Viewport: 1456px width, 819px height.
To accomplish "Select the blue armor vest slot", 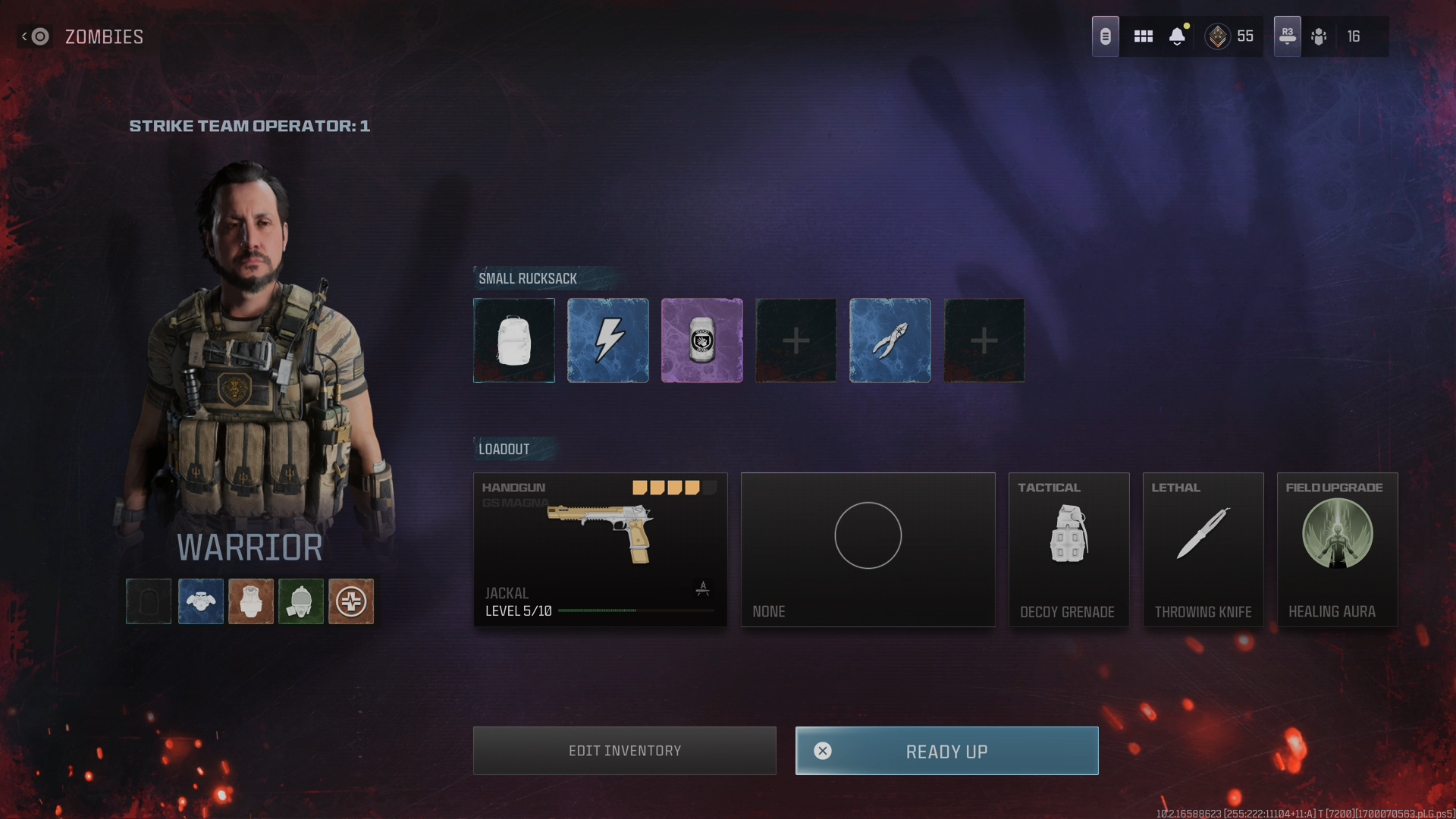I will click(x=201, y=601).
